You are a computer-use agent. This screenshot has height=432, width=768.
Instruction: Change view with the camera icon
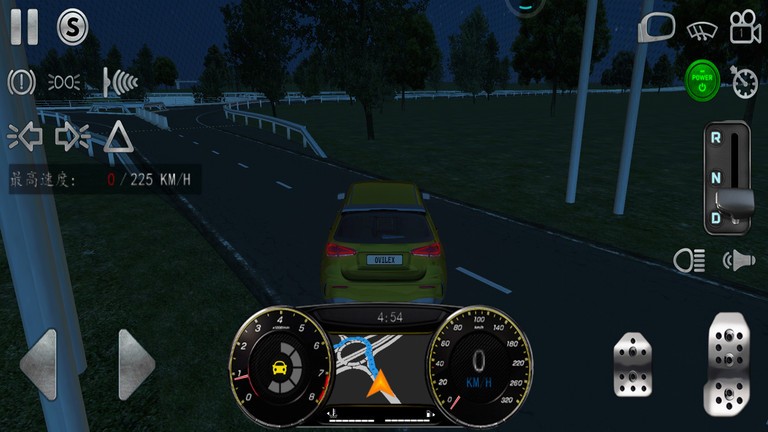point(745,28)
